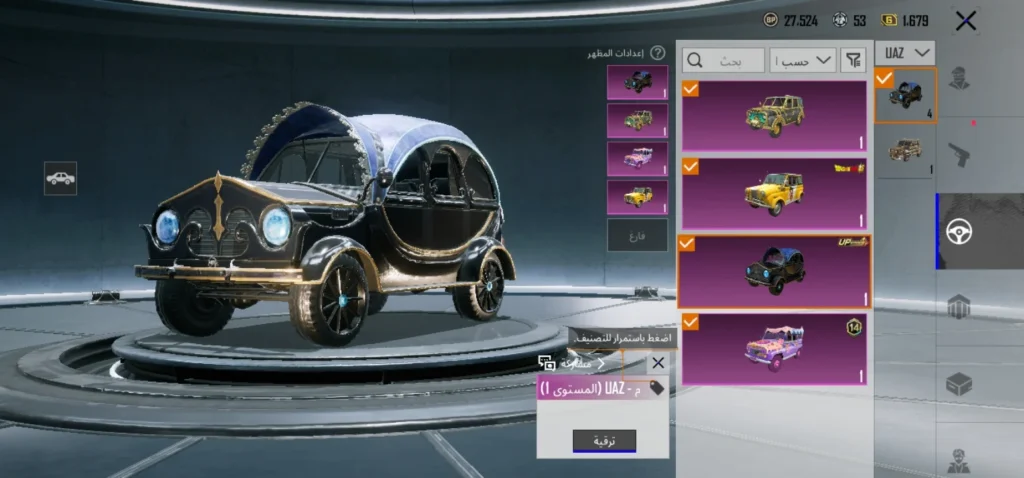Open the appearance settings help question mark

(657, 53)
